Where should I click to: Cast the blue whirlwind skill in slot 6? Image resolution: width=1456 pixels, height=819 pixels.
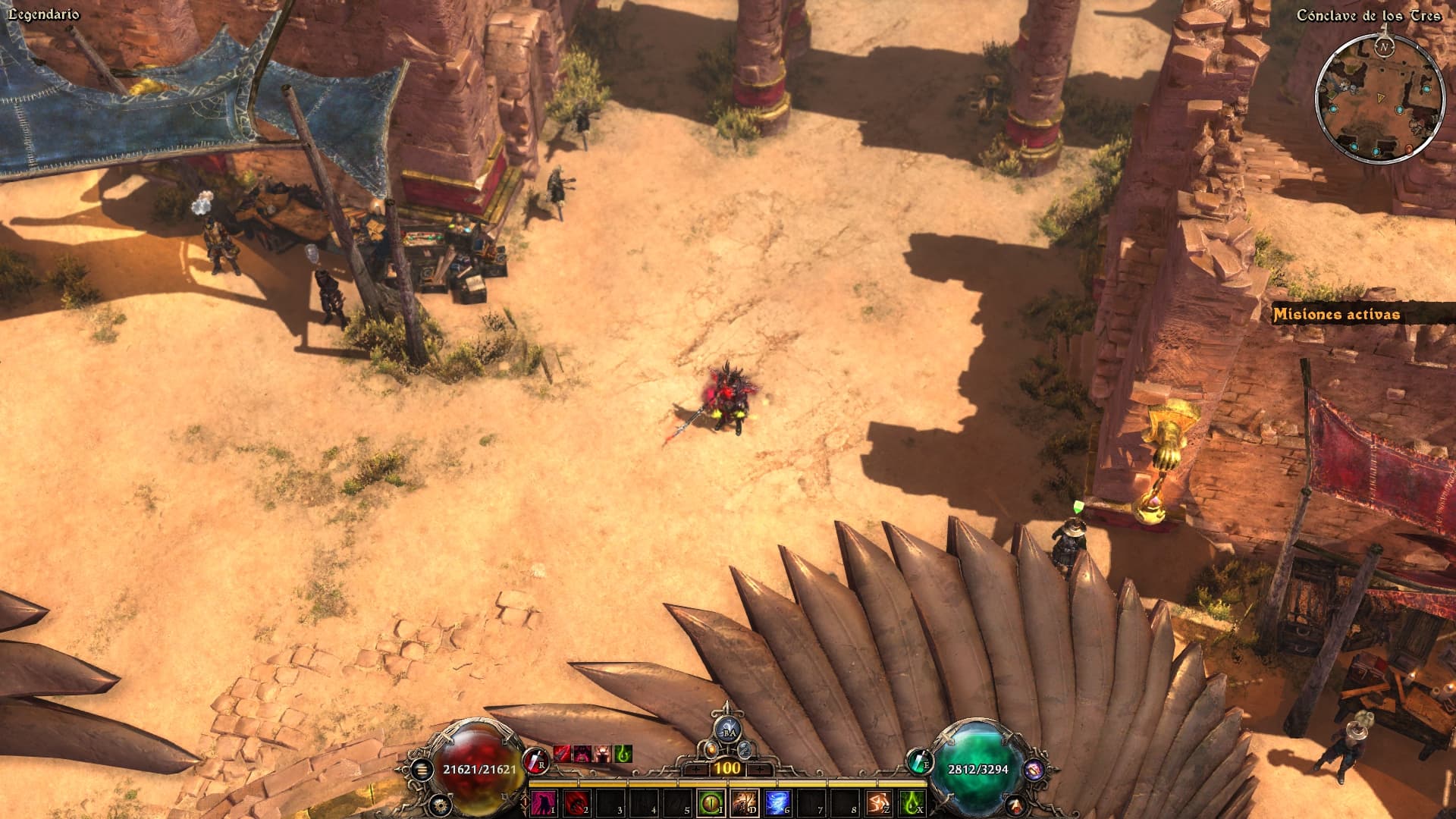coord(777,802)
